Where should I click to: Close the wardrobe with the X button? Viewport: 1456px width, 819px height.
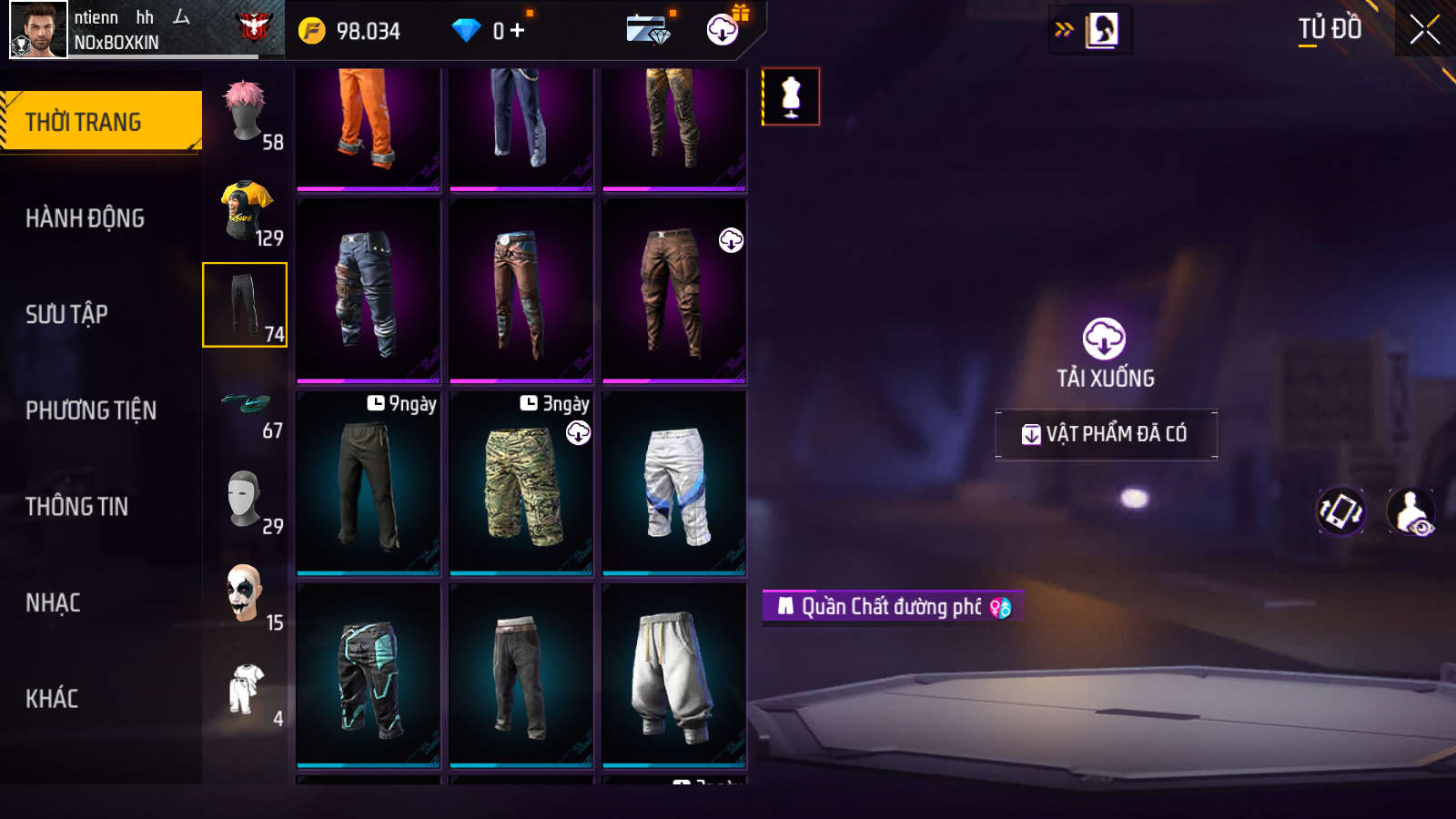(x=1424, y=30)
